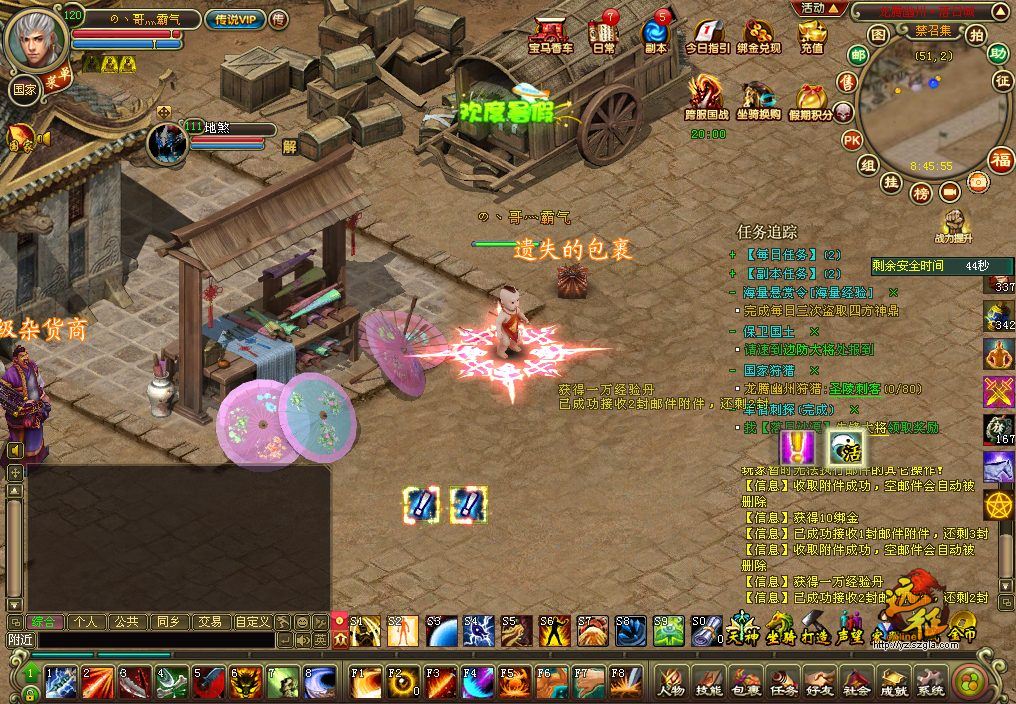Viewport: 1016px width, 704px height.
Task: Click the 国家 button under the portrait
Action: [x=25, y=88]
